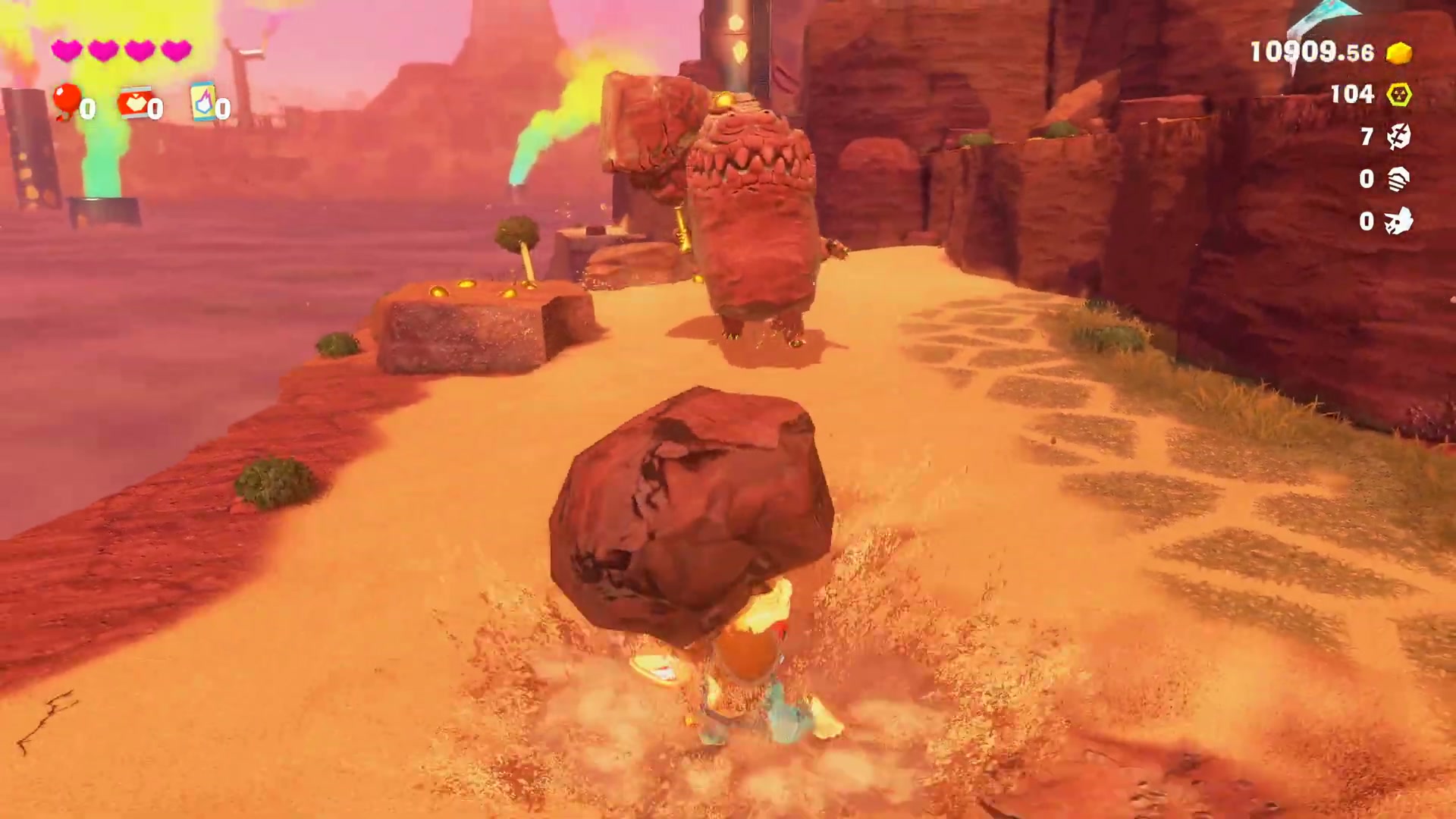Click the red heart juice can icon

pyautogui.click(x=134, y=102)
